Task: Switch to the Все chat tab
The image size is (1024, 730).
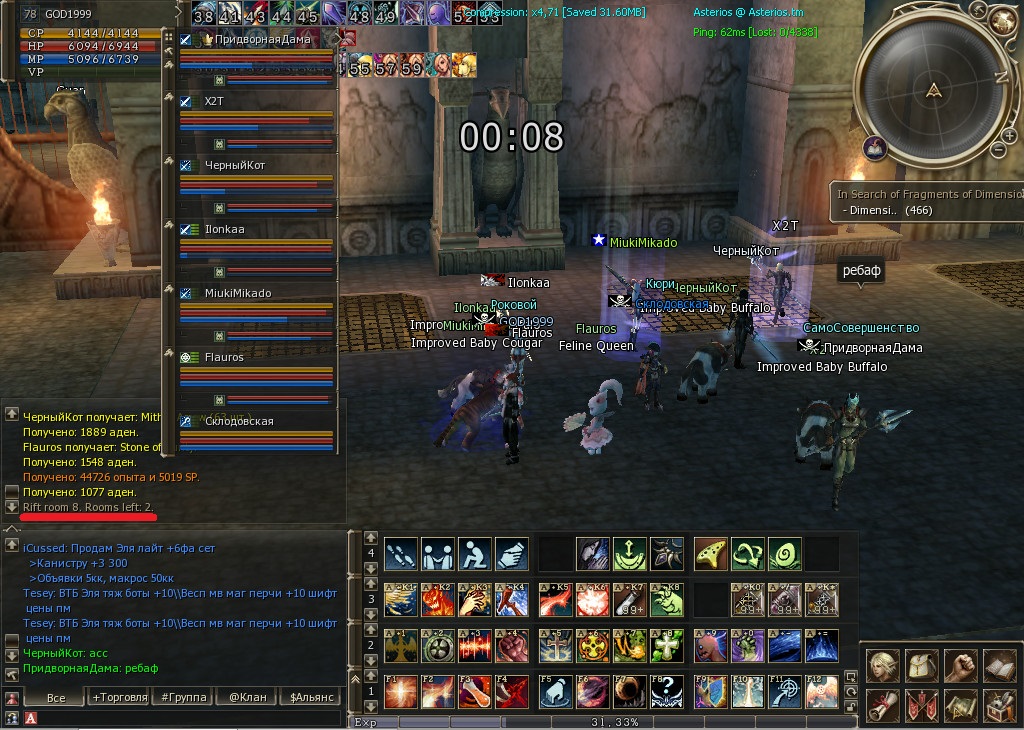Action: [x=56, y=697]
